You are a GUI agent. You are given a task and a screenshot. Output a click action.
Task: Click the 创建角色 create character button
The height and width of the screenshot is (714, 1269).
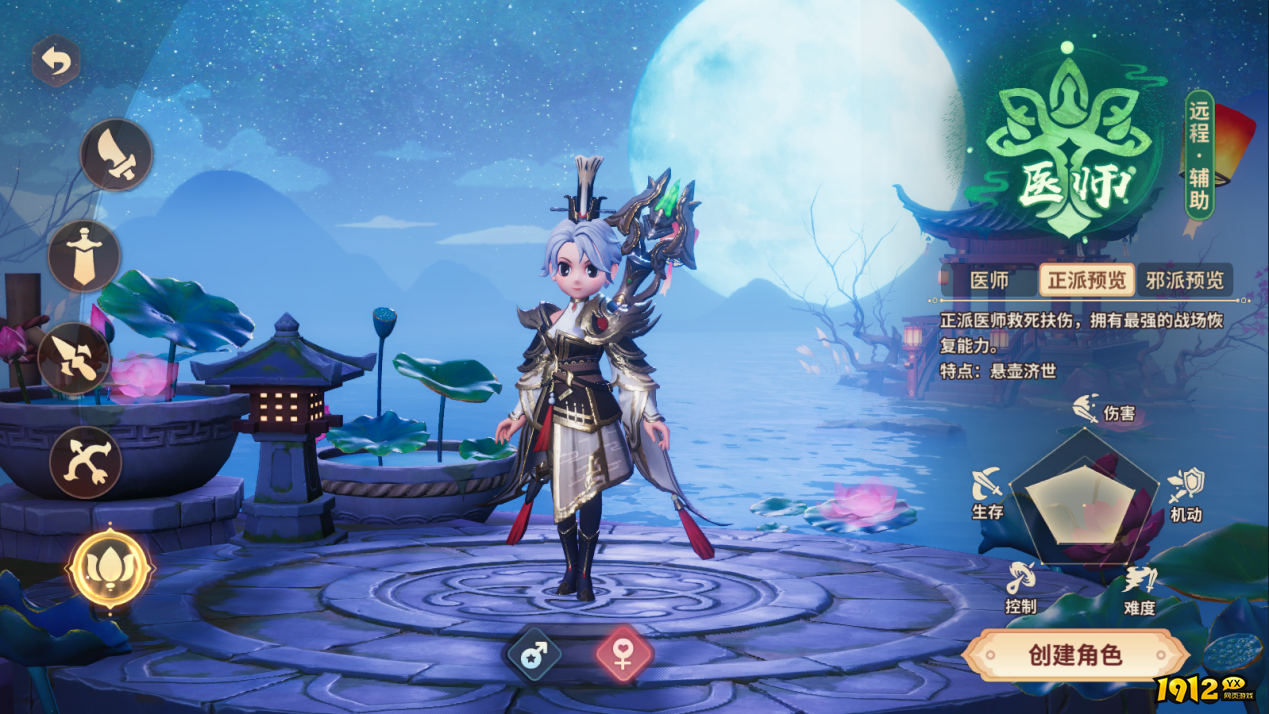[1075, 656]
